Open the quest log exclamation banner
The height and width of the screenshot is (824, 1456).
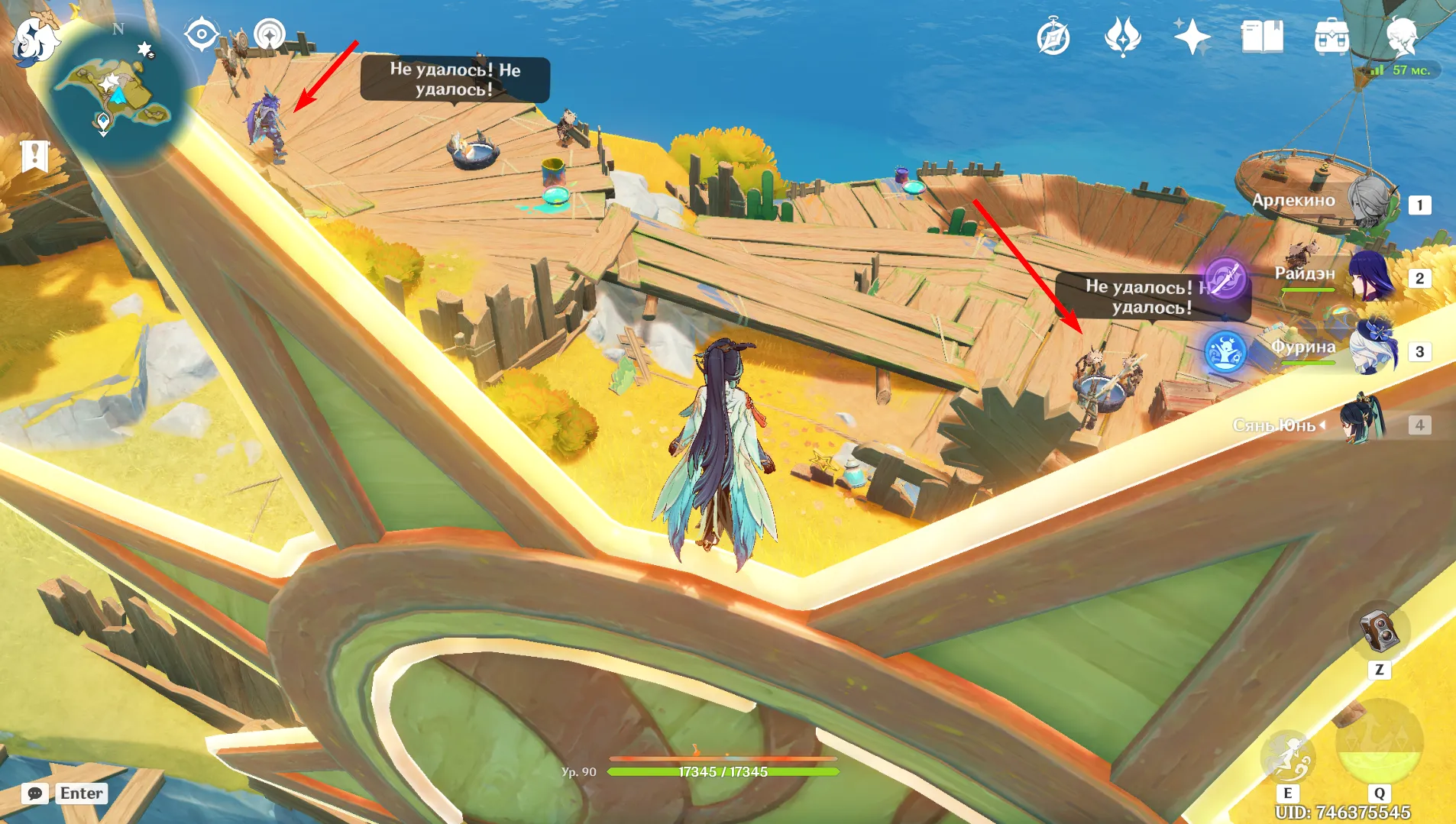[x=34, y=156]
